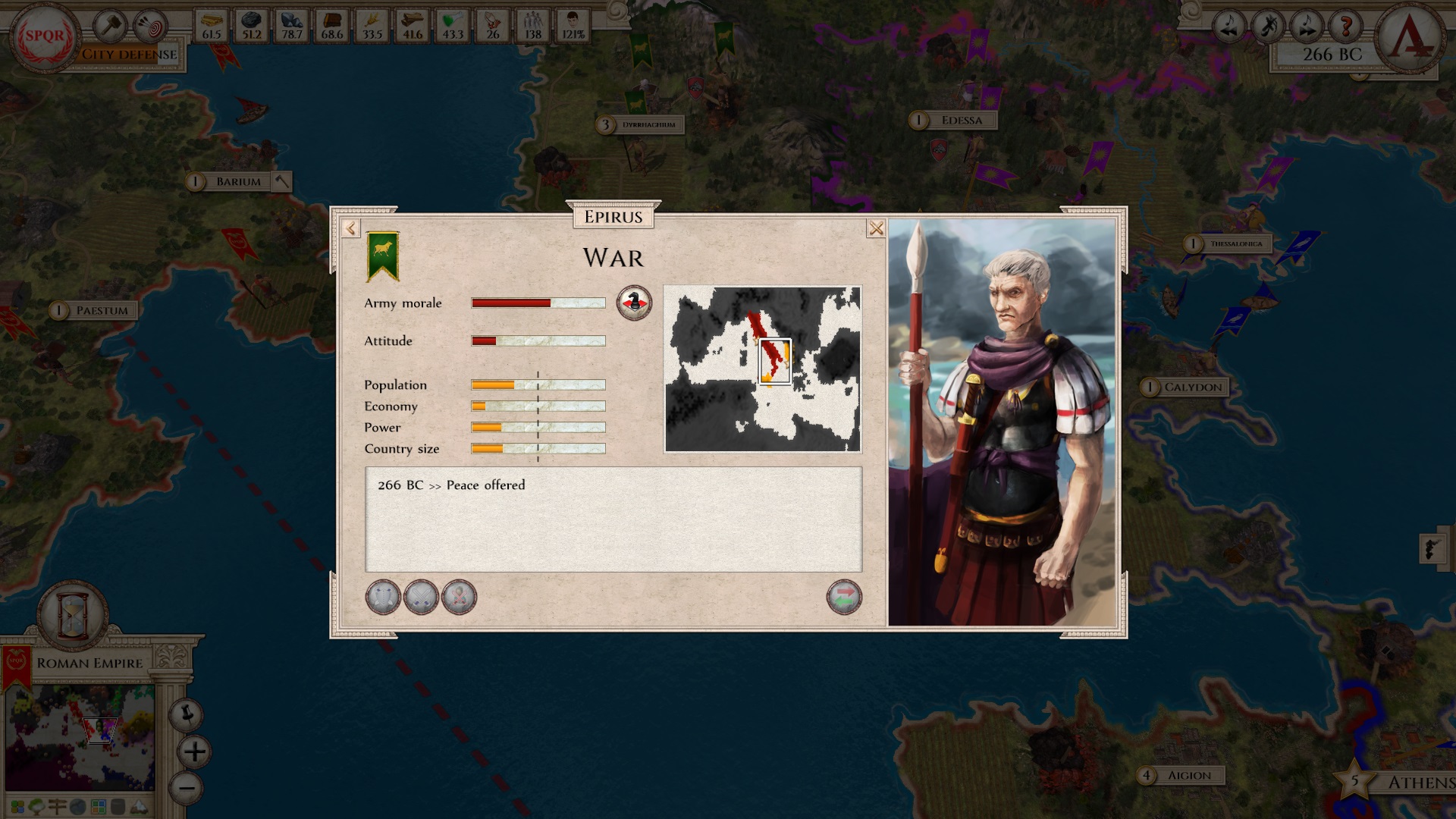The width and height of the screenshot is (1456, 819).
Task: Click the red-green exchange arrows icon
Action: point(846,597)
